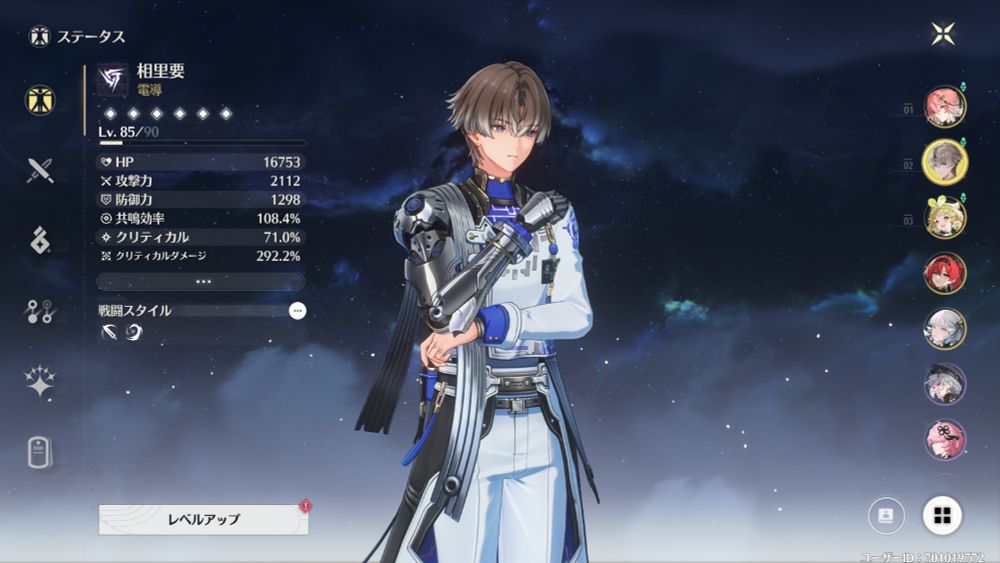Choose the red-haired character portrait
Screen dimensions: 1000x563
point(944,273)
